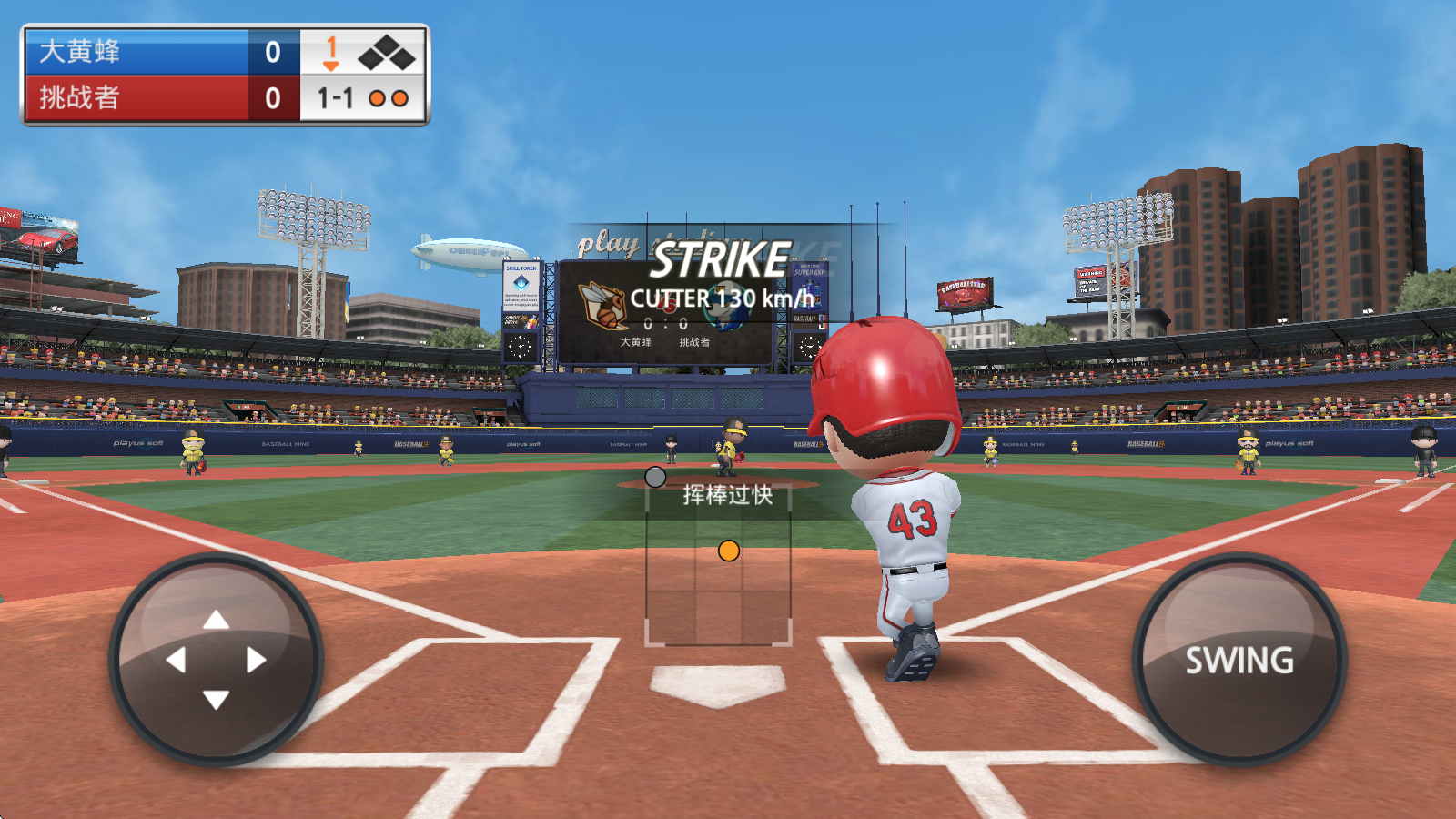The image size is (1456, 819).
Task: Move batting cursor up with arrow pad
Action: click(216, 621)
